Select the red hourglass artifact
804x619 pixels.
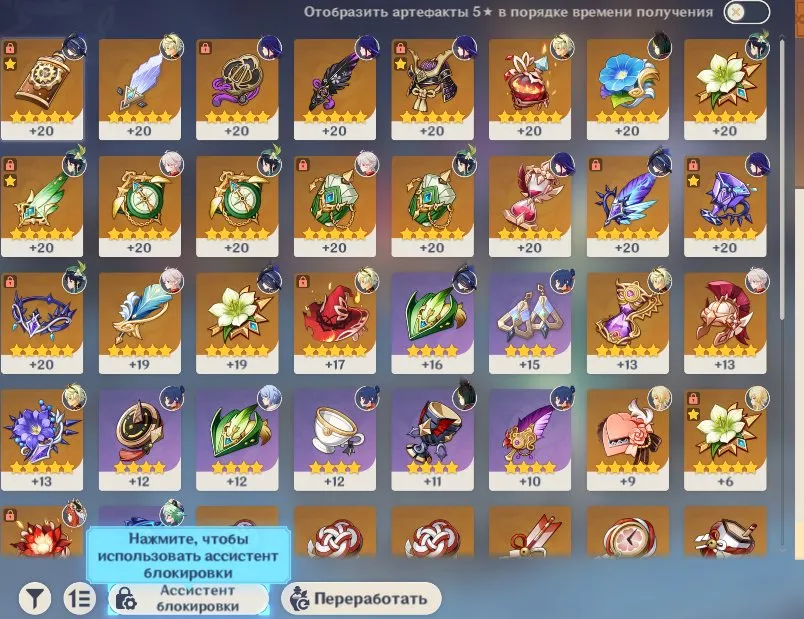tap(529, 202)
